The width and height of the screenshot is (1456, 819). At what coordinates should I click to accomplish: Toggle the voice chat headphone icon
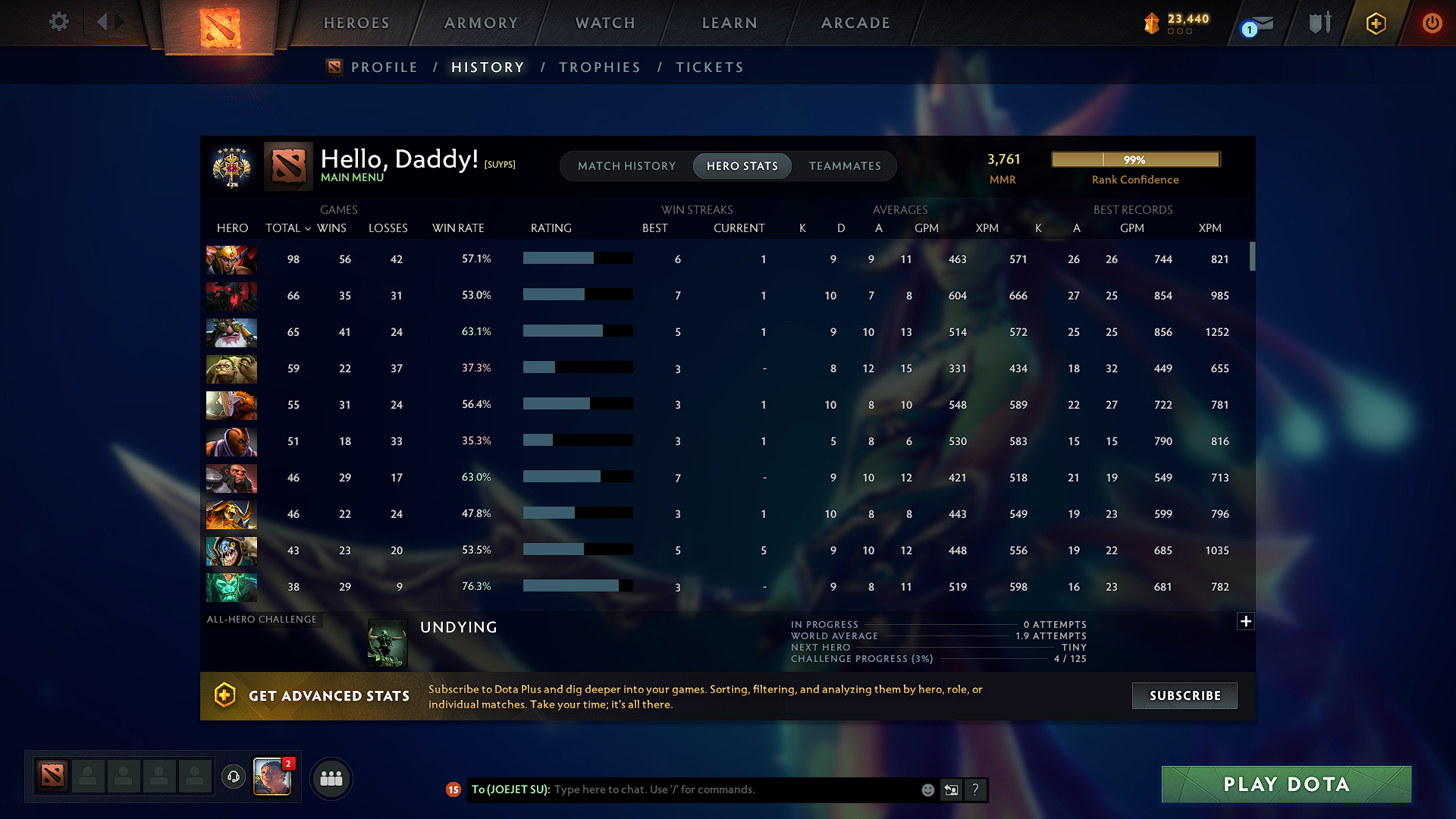tap(233, 778)
